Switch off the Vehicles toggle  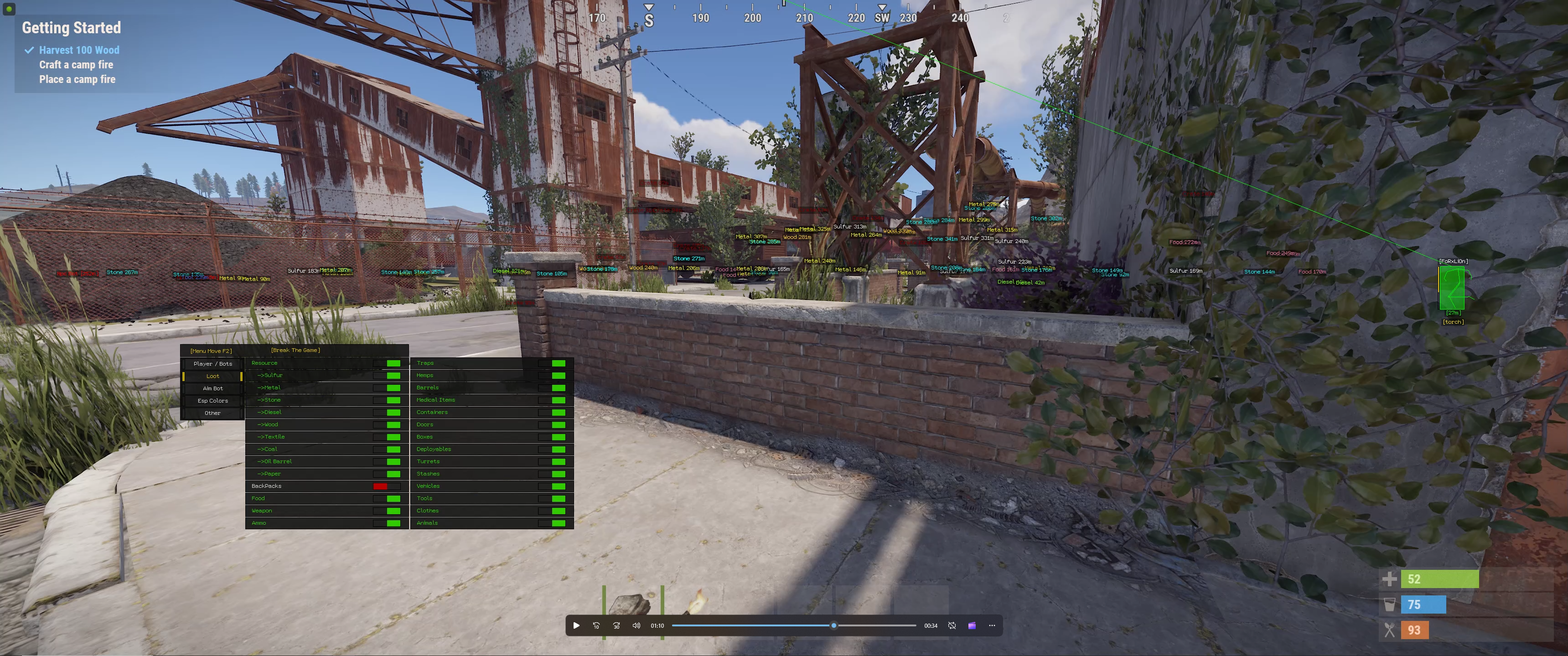click(552, 486)
